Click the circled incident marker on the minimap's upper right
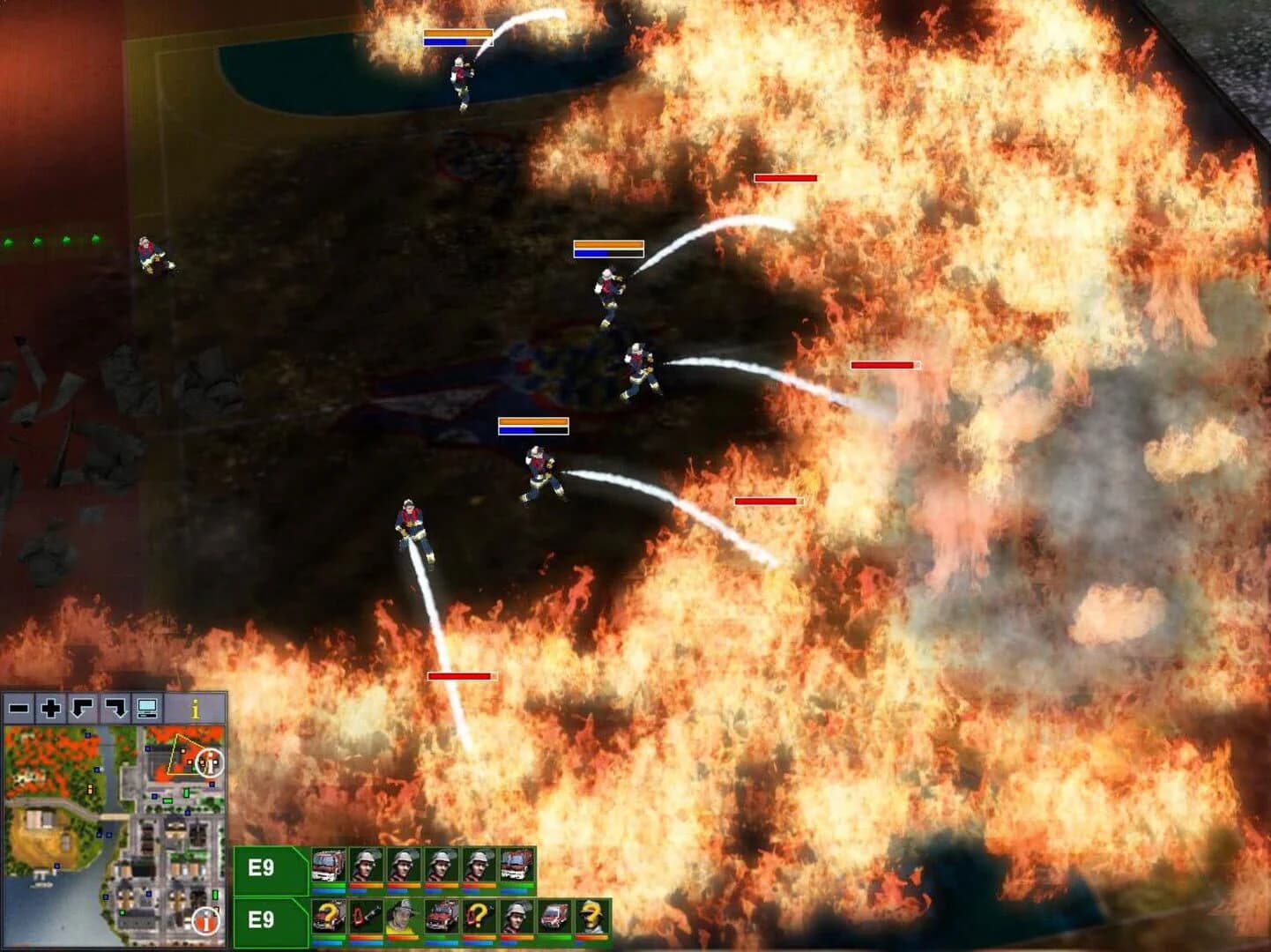 click(x=209, y=762)
